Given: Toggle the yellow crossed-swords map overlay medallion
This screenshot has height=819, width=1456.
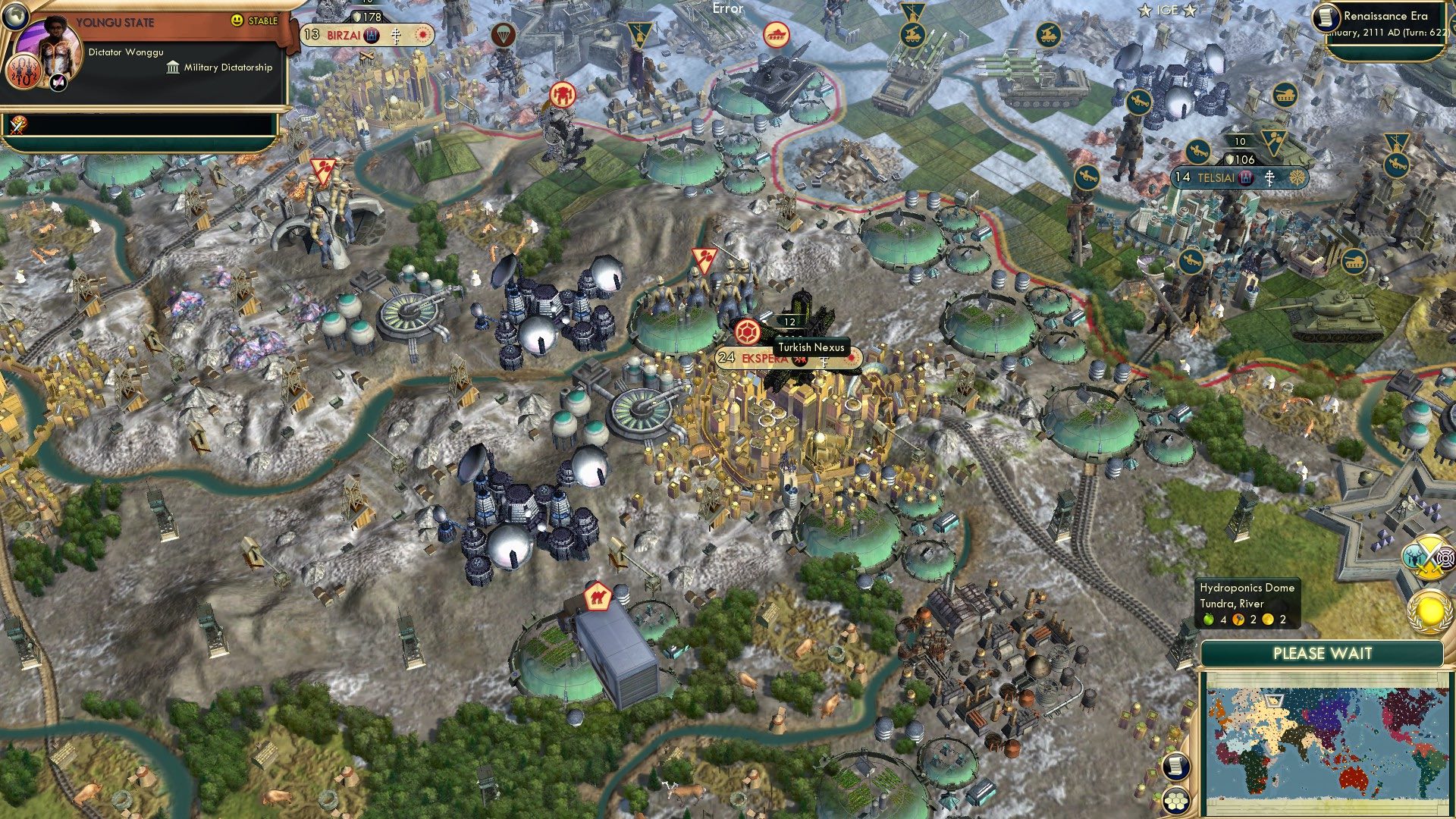Looking at the screenshot, I should coord(1426,557).
